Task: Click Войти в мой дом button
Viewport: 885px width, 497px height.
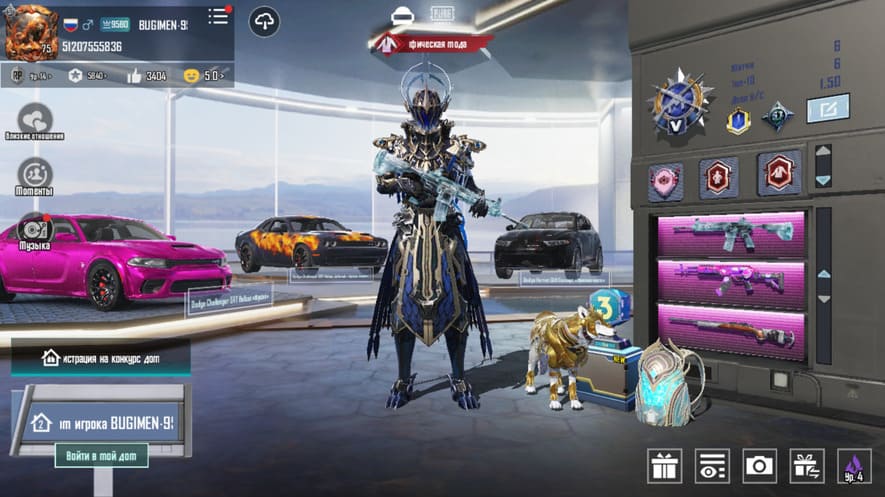Action: (x=101, y=456)
